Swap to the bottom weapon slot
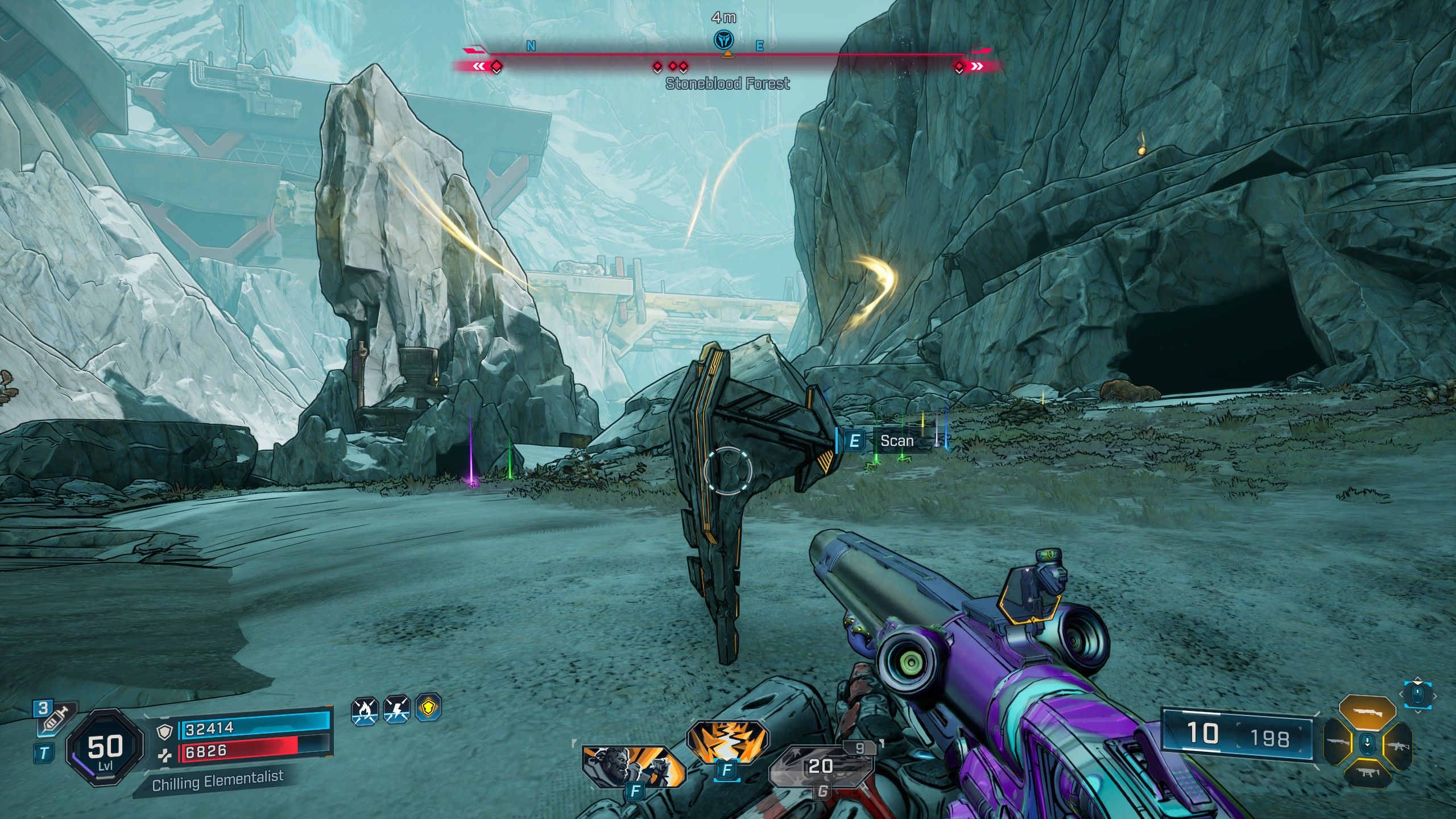 [x=1367, y=772]
